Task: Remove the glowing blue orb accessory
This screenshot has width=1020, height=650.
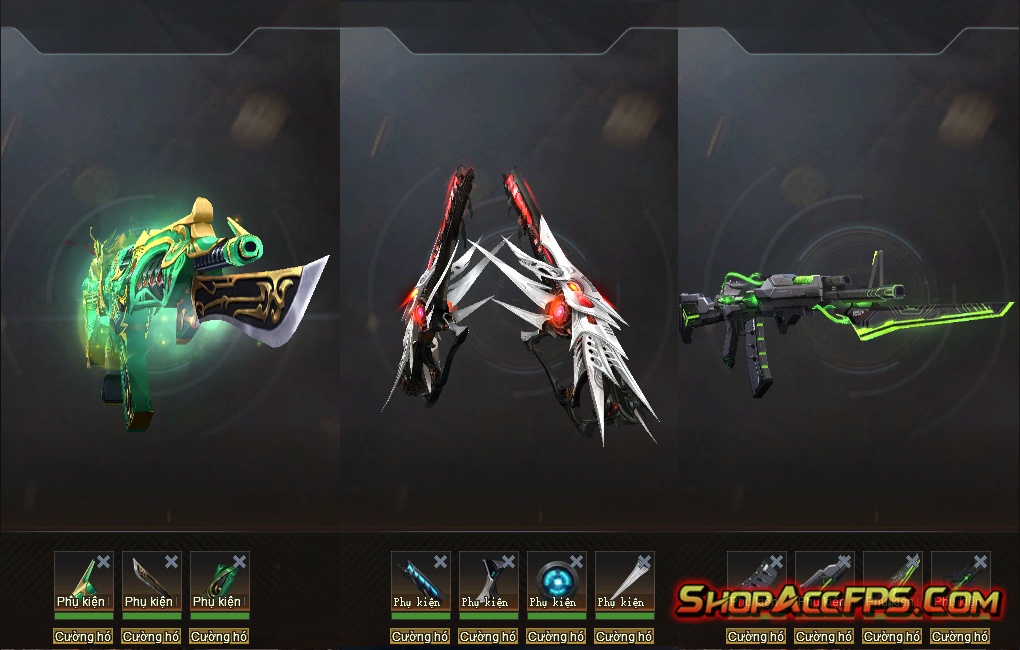Action: 576,562
